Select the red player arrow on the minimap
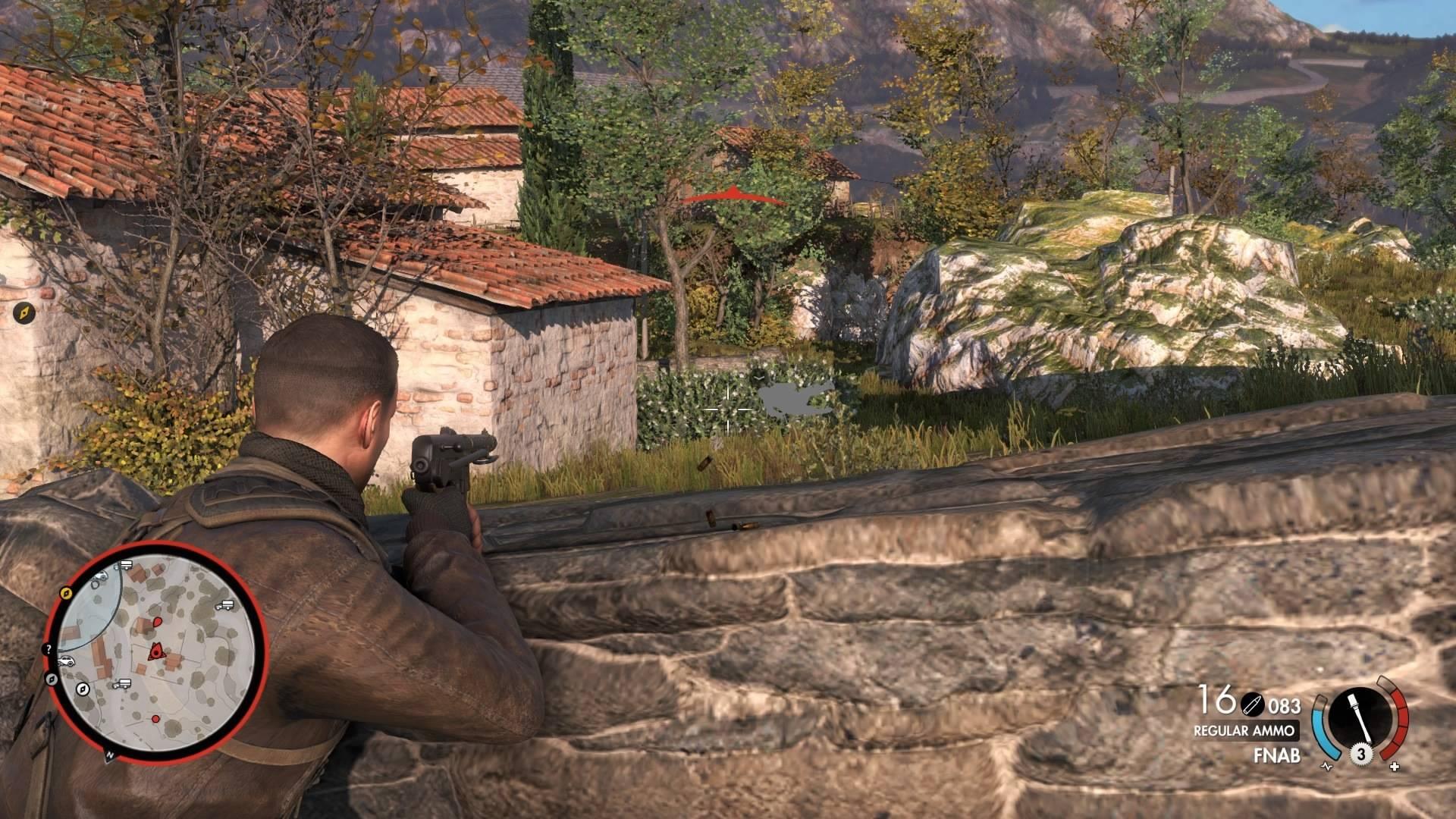 (156, 650)
